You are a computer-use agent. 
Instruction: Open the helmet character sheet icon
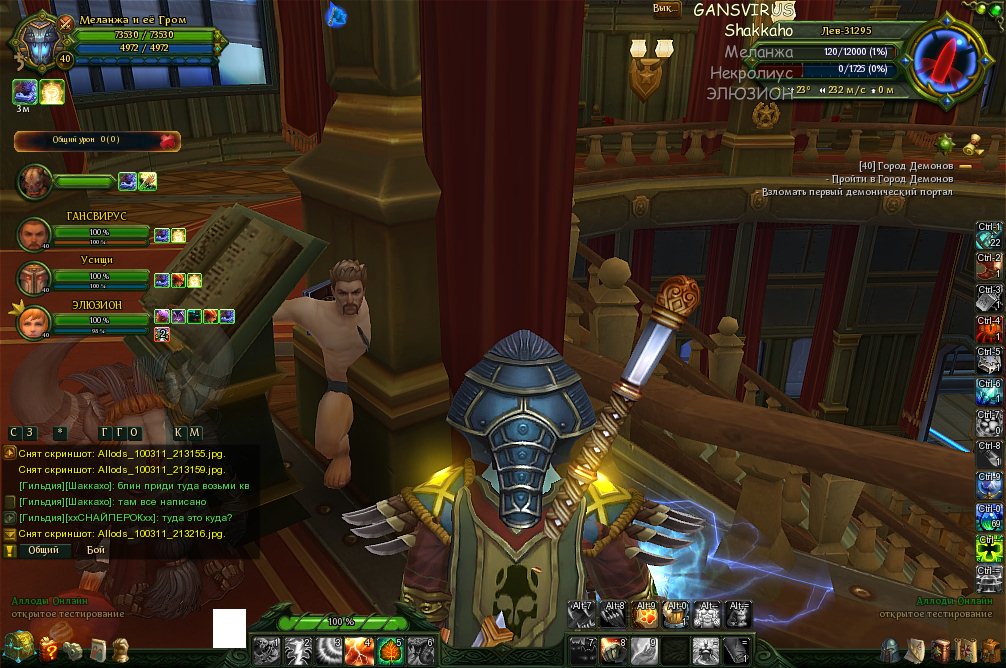(x=886, y=651)
